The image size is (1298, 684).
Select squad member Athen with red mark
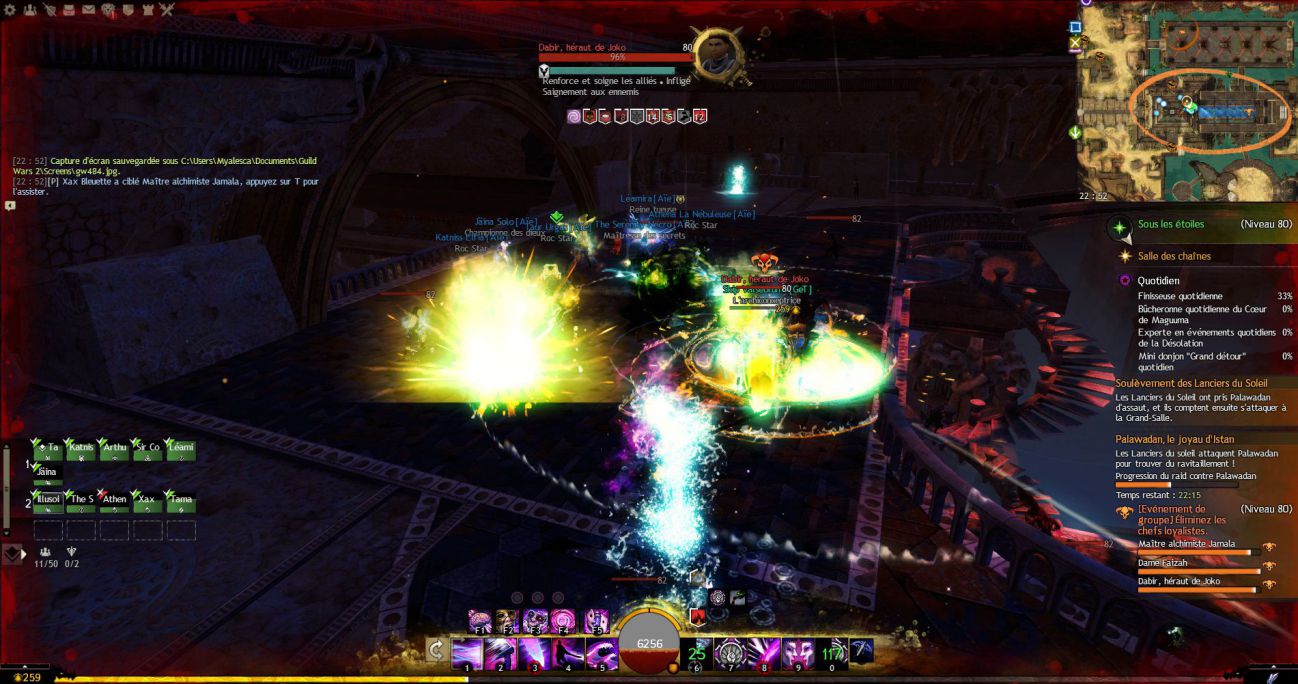[x=115, y=501]
